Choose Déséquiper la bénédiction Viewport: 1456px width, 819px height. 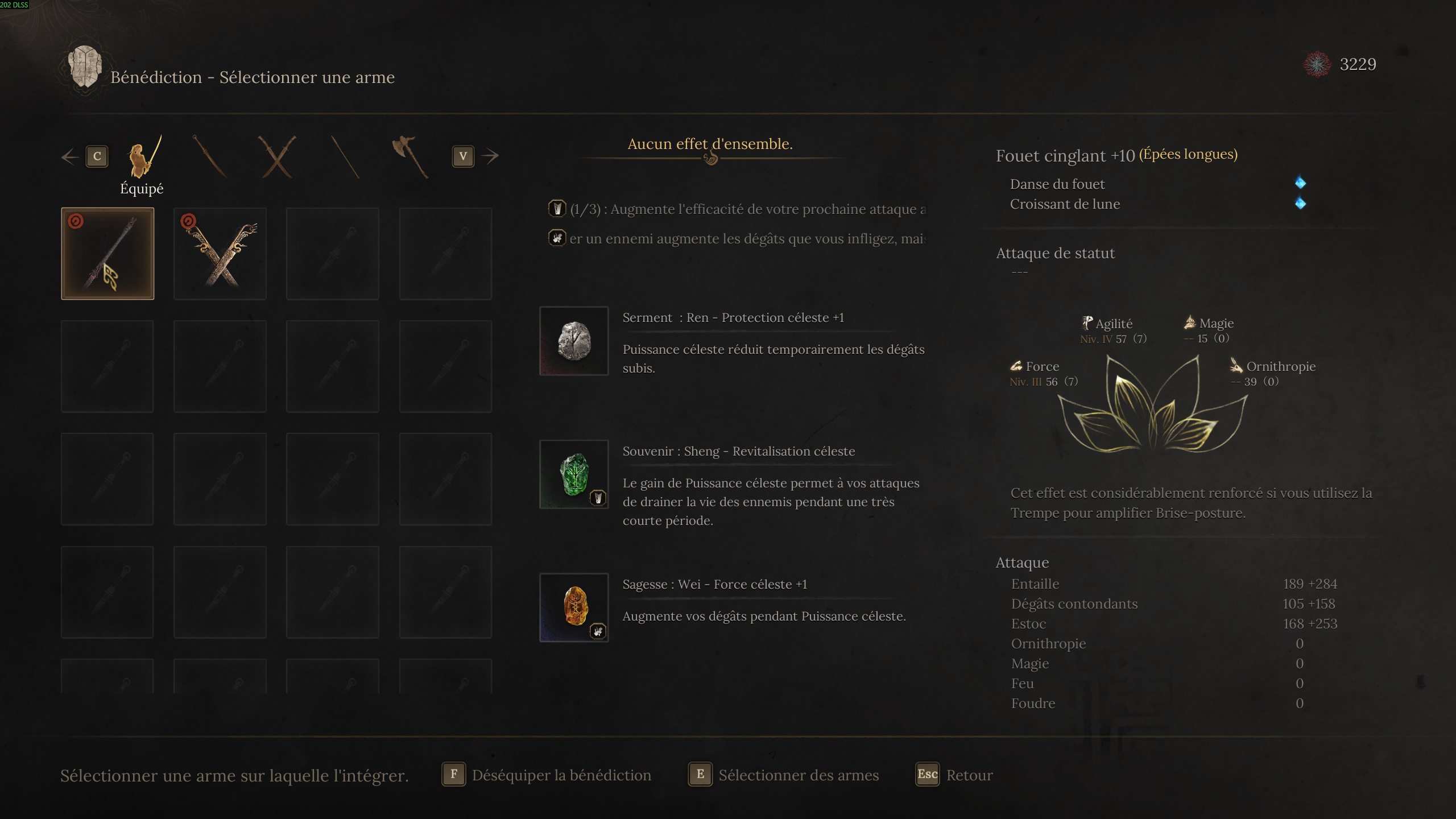(546, 775)
